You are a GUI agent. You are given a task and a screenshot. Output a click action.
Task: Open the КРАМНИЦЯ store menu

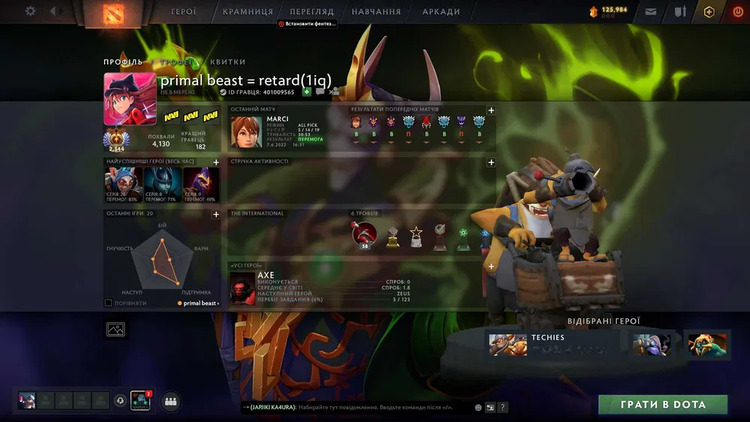pos(247,12)
